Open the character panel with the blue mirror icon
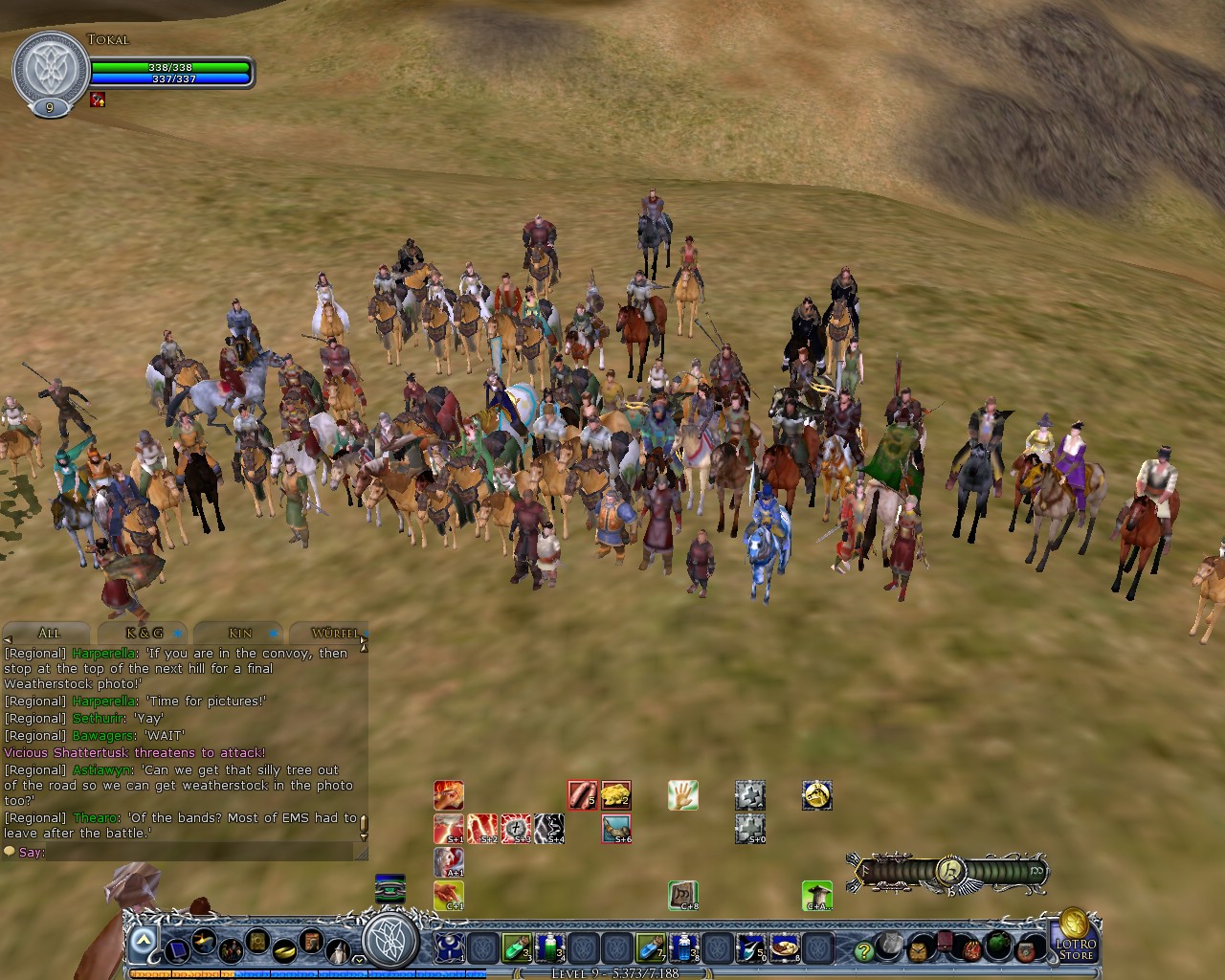 (x=177, y=950)
